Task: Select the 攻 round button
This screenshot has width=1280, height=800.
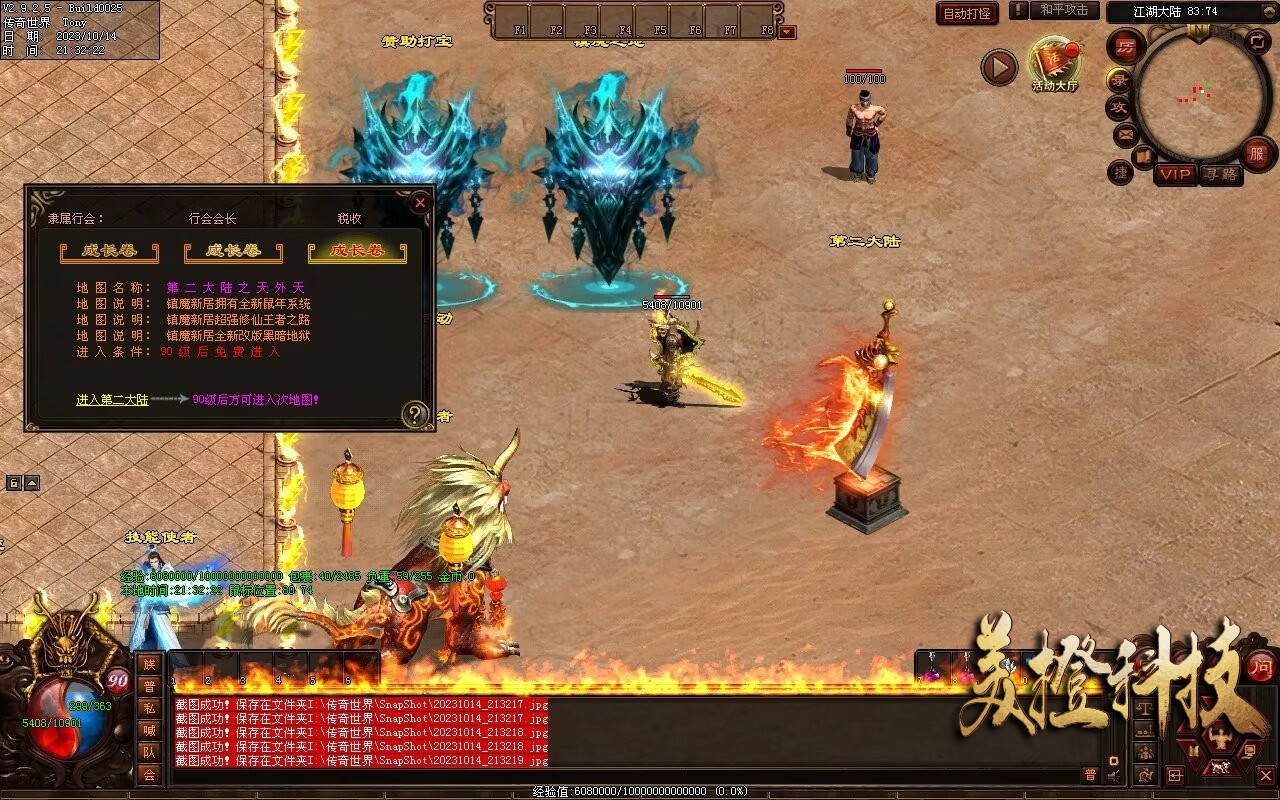Action: pos(1119,107)
